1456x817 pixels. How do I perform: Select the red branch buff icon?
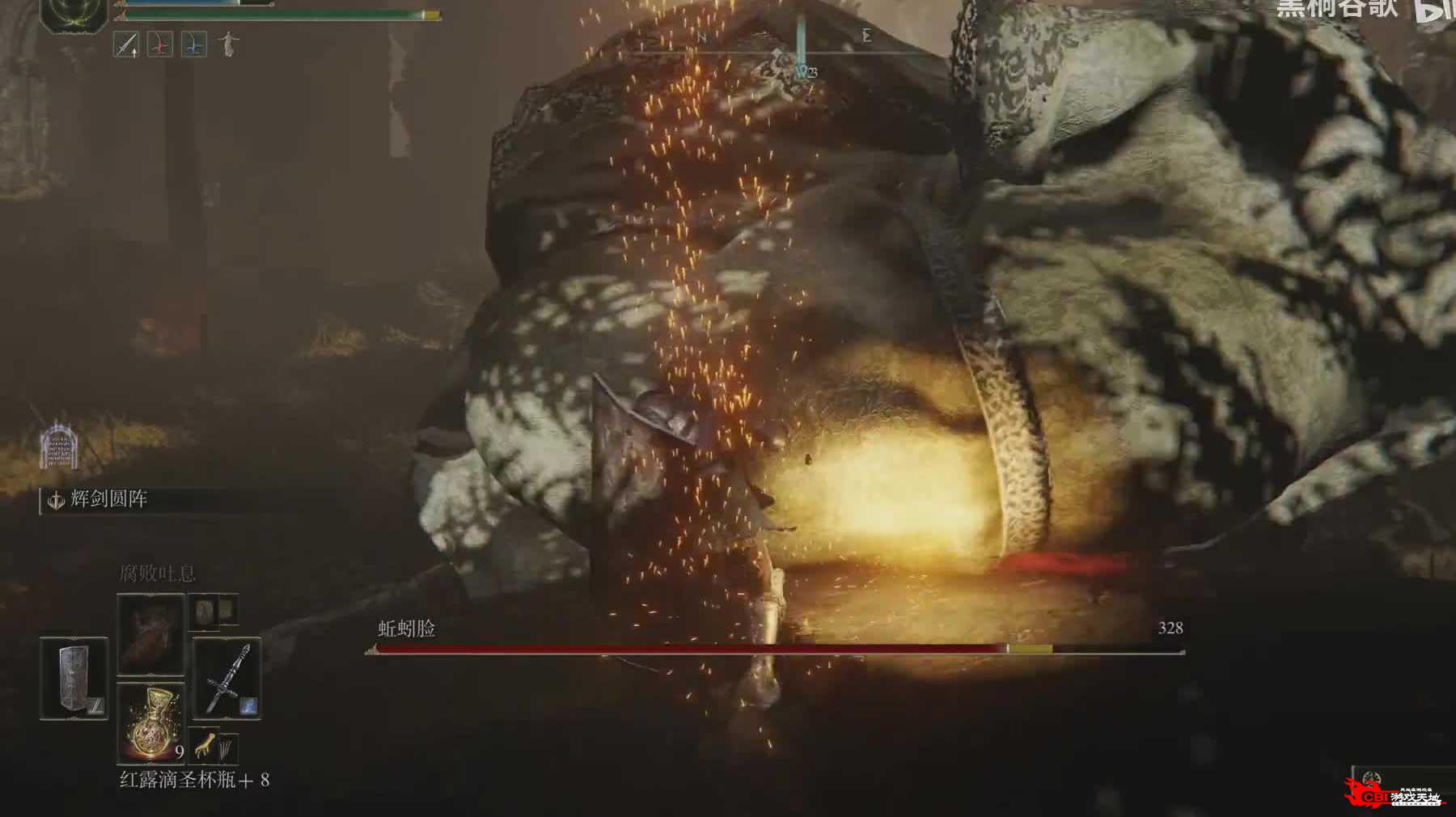pos(160,44)
